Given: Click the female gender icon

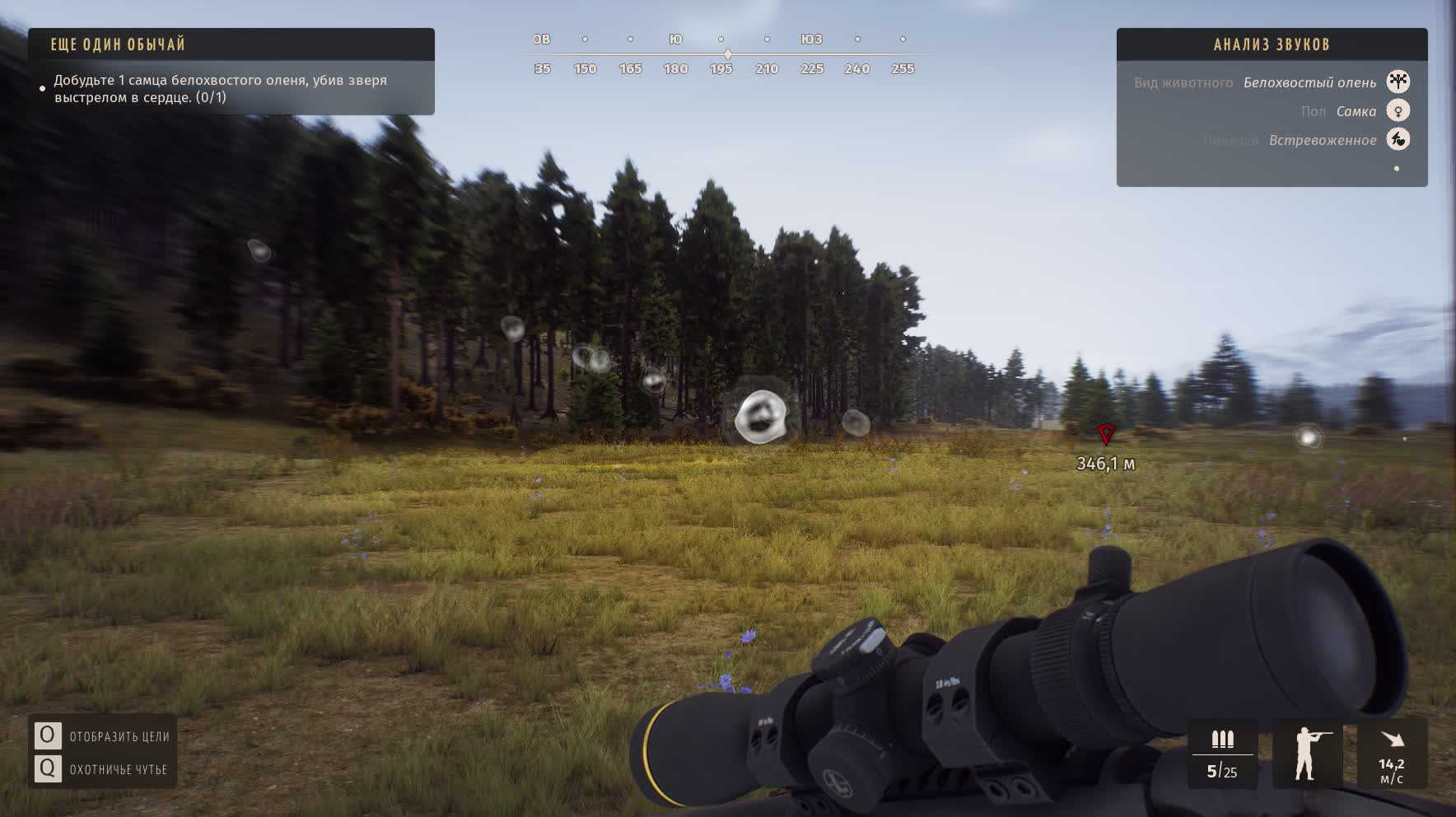Looking at the screenshot, I should [x=1398, y=110].
